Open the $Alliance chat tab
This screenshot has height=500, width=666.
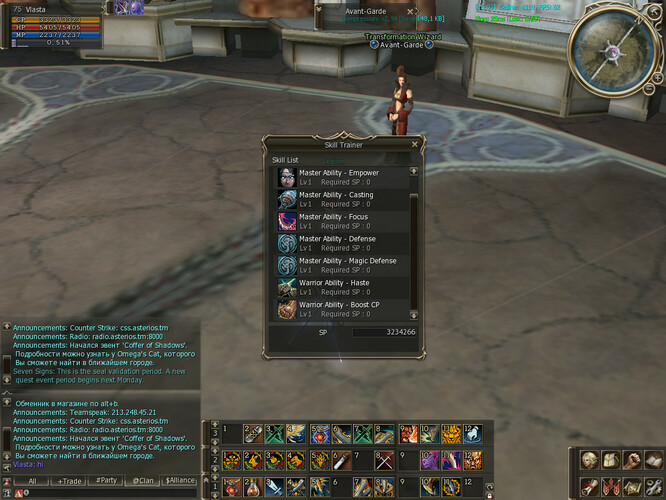tap(180, 481)
